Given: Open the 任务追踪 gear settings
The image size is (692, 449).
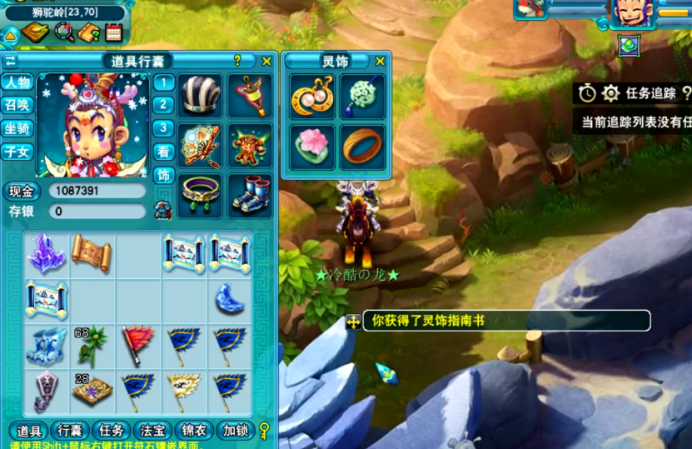Looking at the screenshot, I should (x=611, y=93).
